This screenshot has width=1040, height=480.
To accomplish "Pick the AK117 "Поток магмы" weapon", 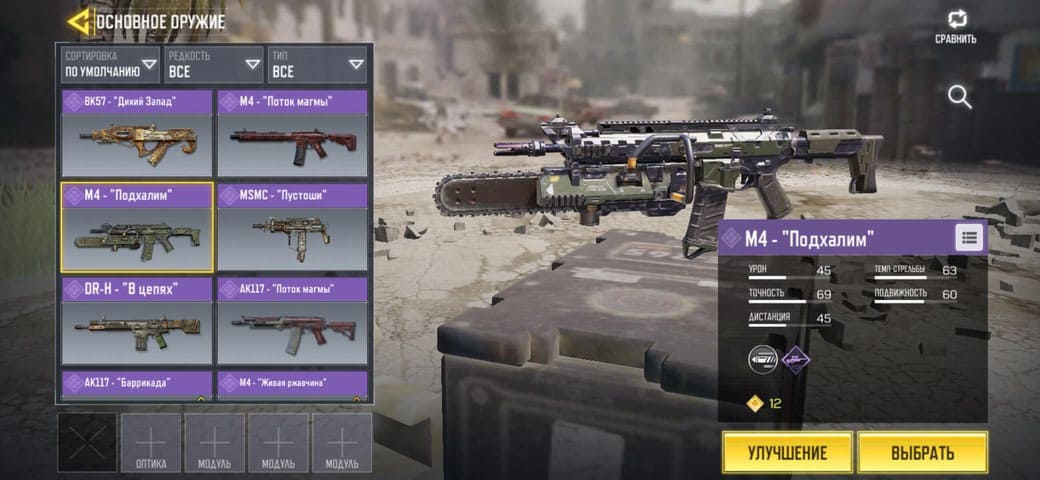I will pyautogui.click(x=292, y=321).
